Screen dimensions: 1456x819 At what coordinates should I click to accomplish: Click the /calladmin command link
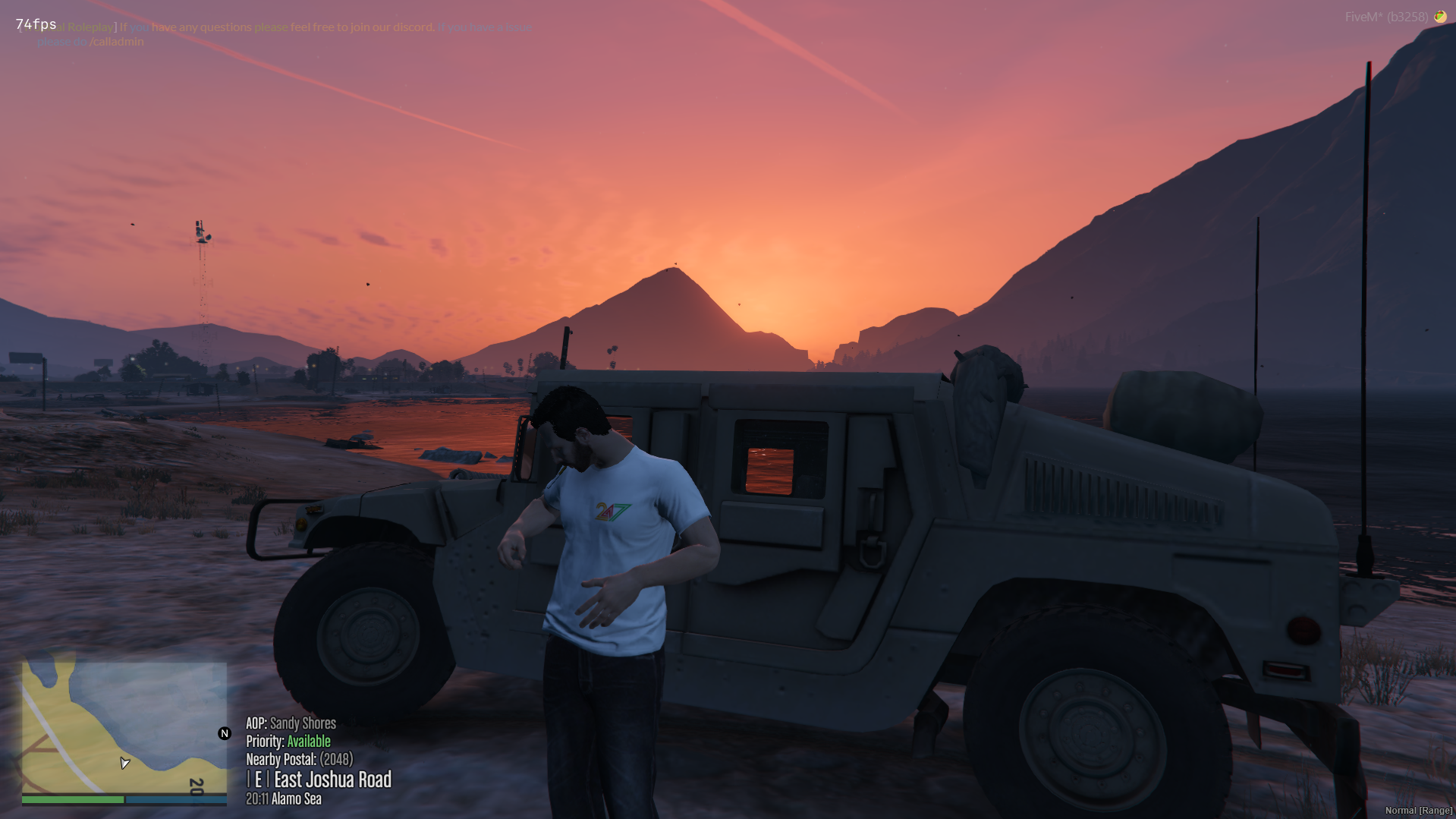(116, 42)
